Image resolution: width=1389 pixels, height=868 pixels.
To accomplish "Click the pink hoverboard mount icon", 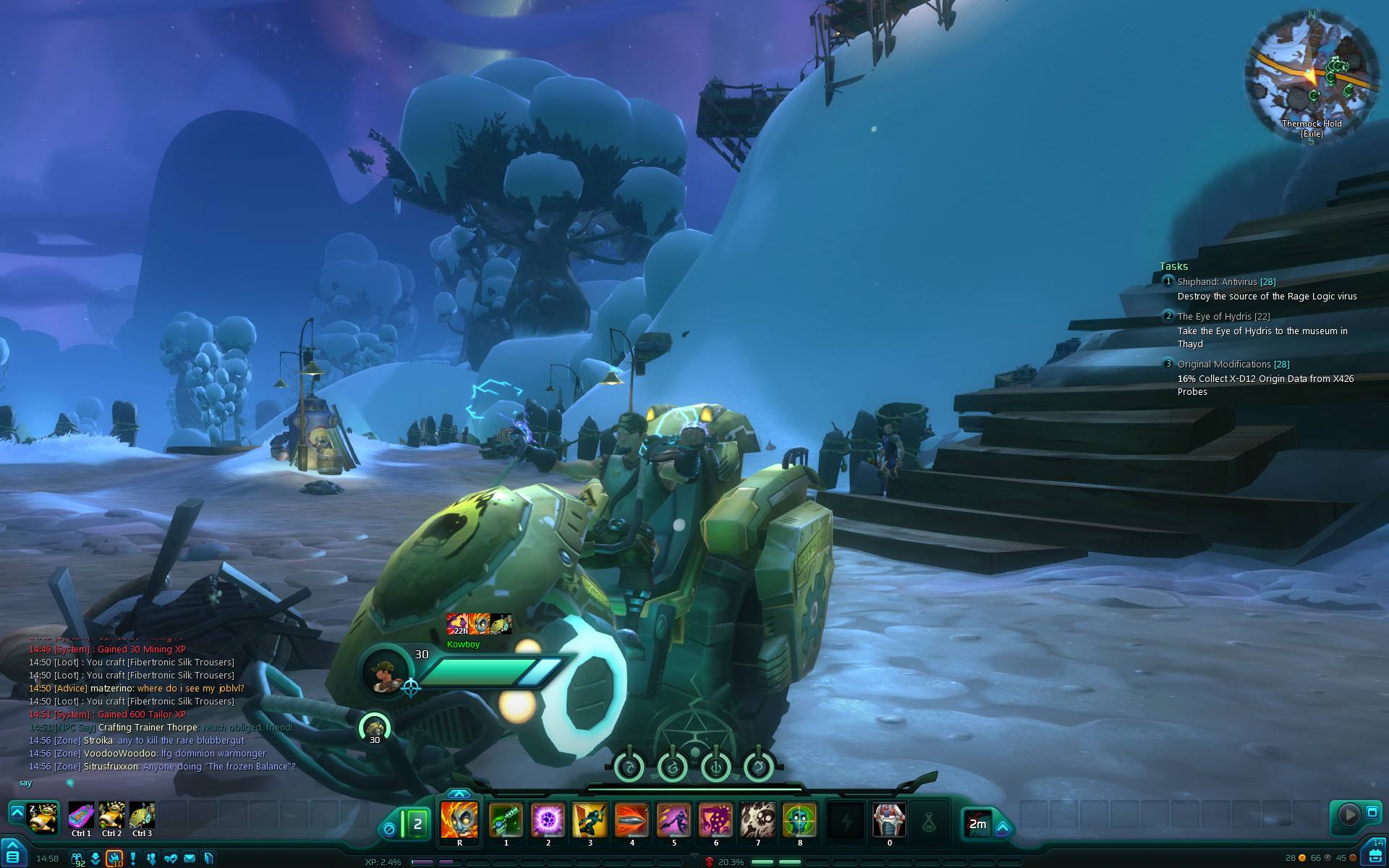I will coord(81,815).
